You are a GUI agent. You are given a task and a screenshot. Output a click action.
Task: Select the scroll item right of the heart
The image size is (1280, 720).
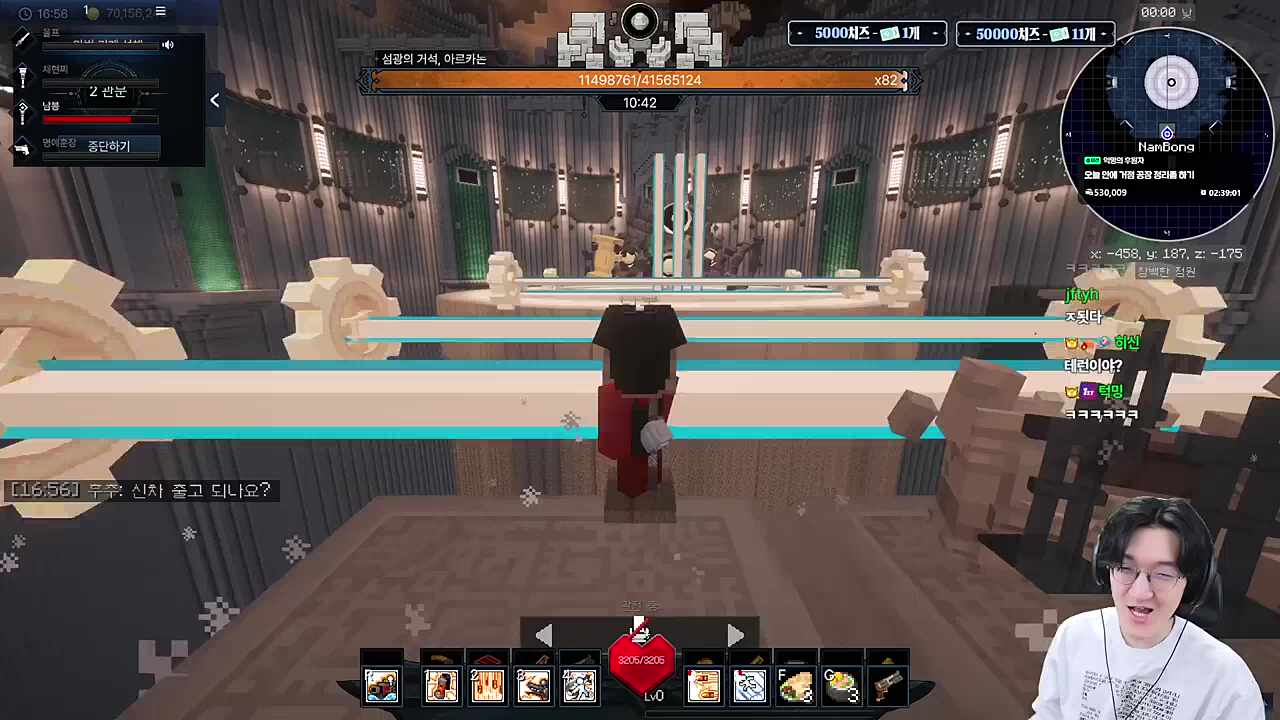(704, 685)
